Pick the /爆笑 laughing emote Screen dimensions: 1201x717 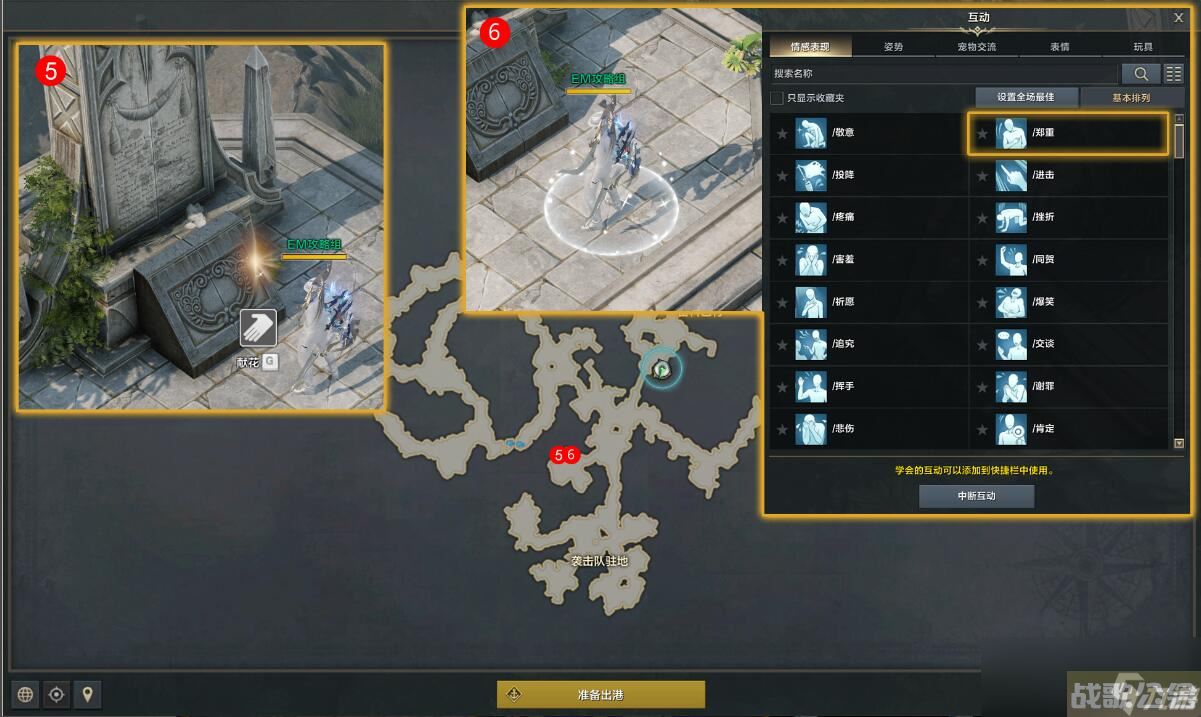(x=1068, y=301)
